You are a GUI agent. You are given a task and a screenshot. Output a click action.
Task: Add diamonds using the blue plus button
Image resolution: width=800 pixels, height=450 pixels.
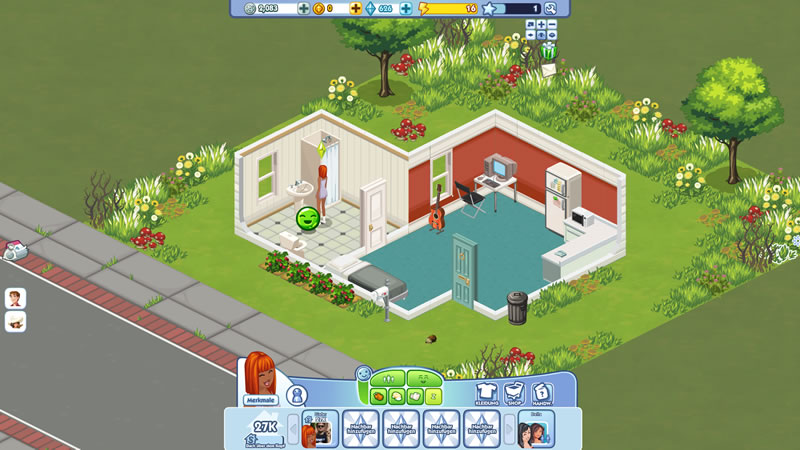[406, 8]
